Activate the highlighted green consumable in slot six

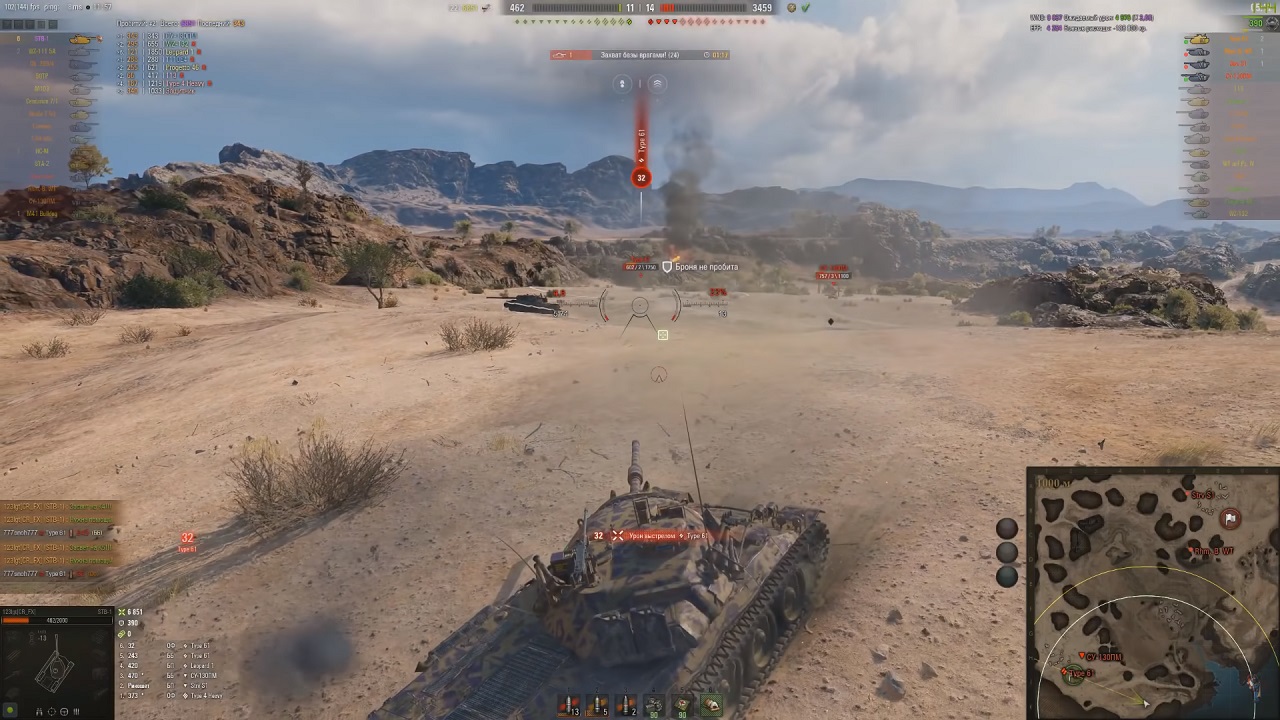pyautogui.click(x=710, y=705)
